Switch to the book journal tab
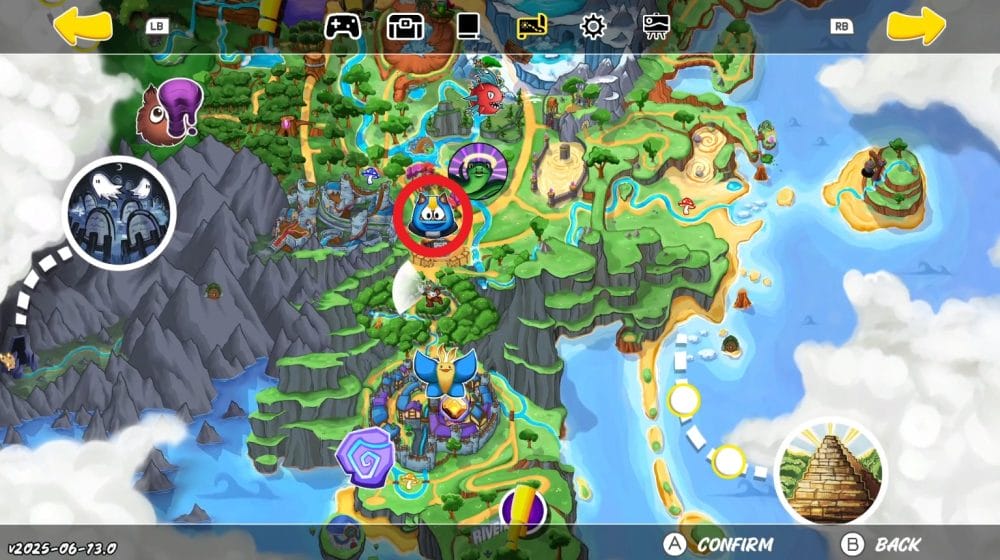 [x=468, y=26]
